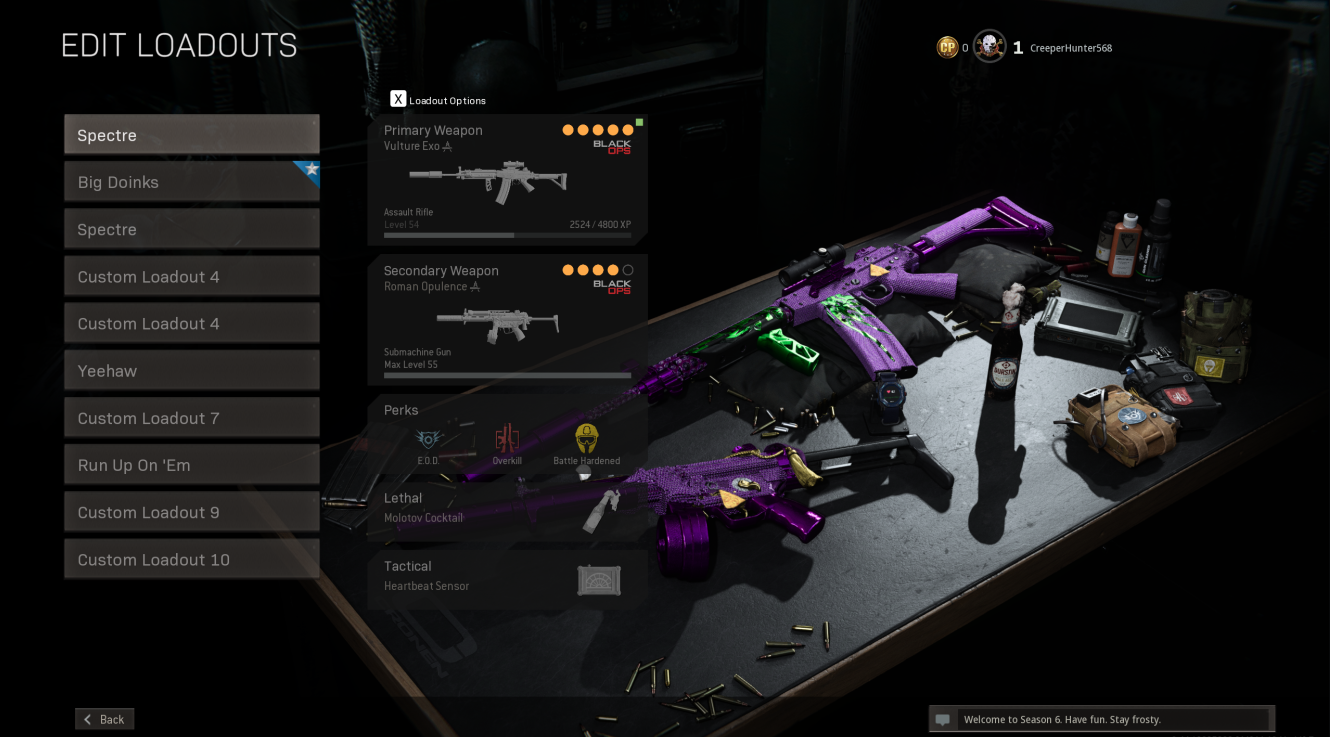Viewport: 1330px width, 737px height.
Task: Open the chat message box
Action: (x=1102, y=719)
